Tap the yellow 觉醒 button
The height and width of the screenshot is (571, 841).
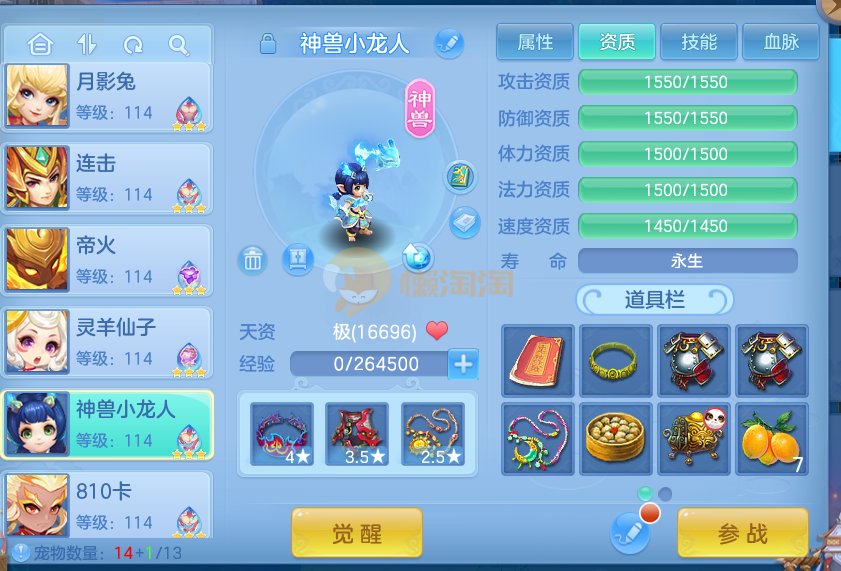click(x=357, y=533)
